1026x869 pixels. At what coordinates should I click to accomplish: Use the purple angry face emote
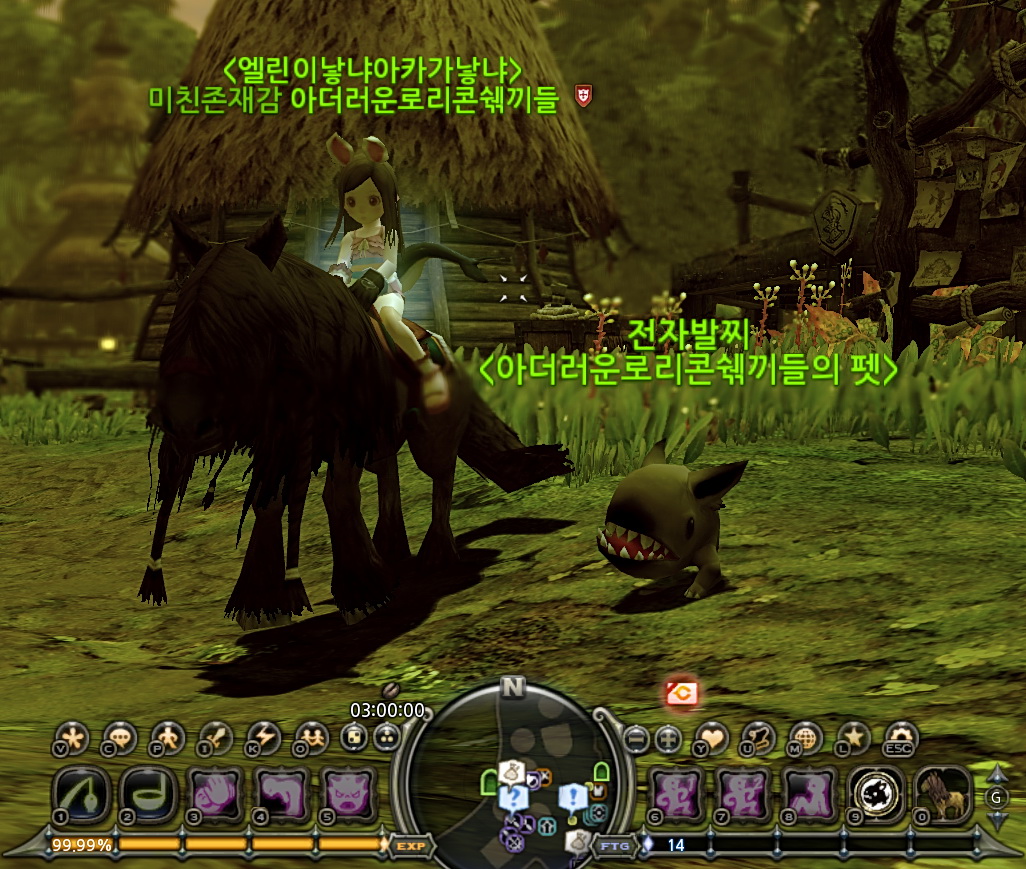click(349, 794)
